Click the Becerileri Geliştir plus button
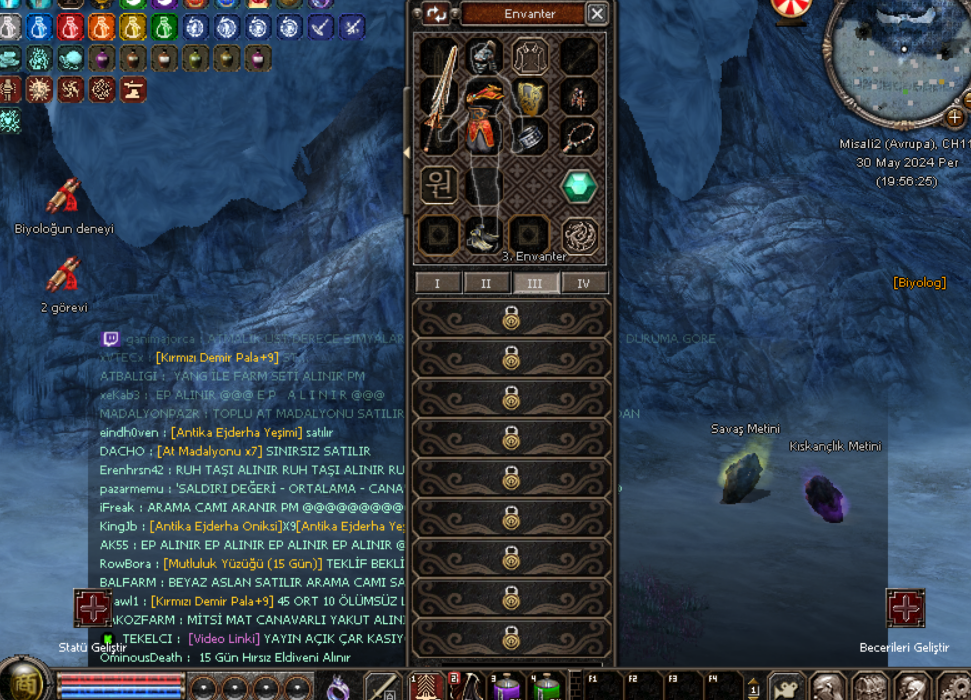 tap(904, 608)
